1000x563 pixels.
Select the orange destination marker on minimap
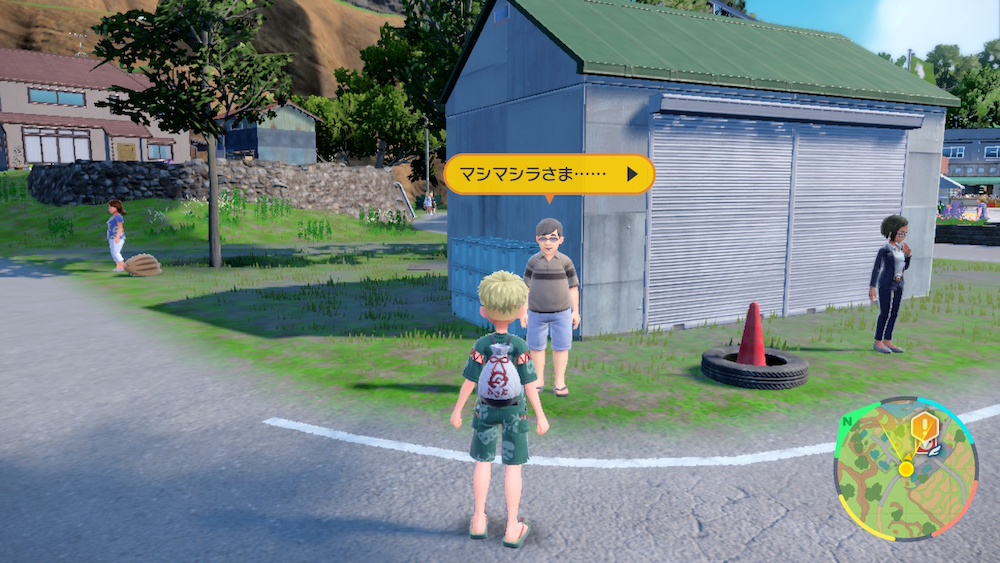(924, 430)
